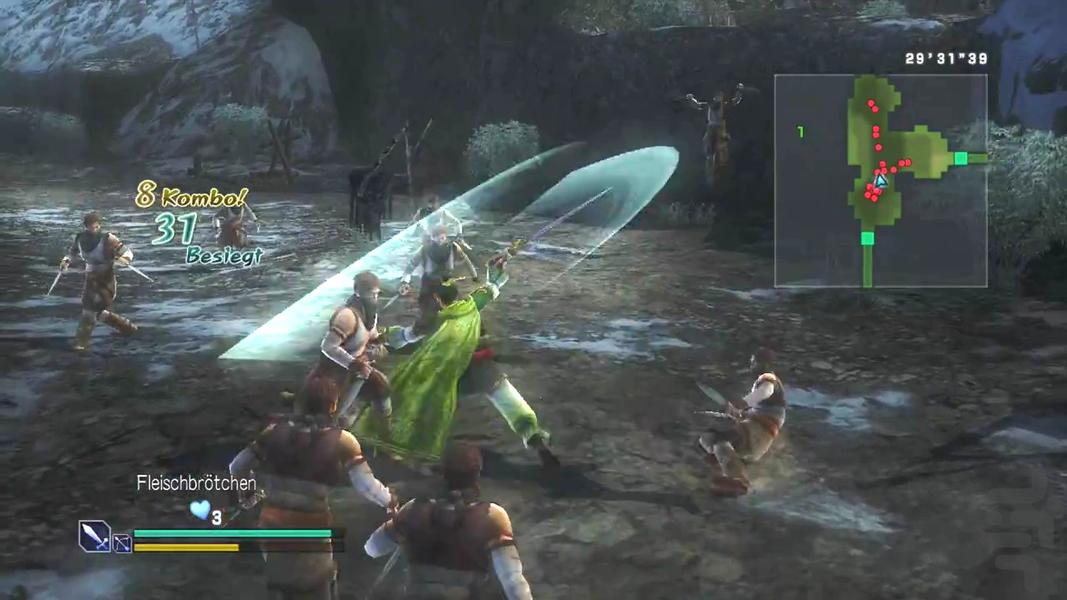Select the sword weapon icon
1067x600 pixels.
pos(94,537)
